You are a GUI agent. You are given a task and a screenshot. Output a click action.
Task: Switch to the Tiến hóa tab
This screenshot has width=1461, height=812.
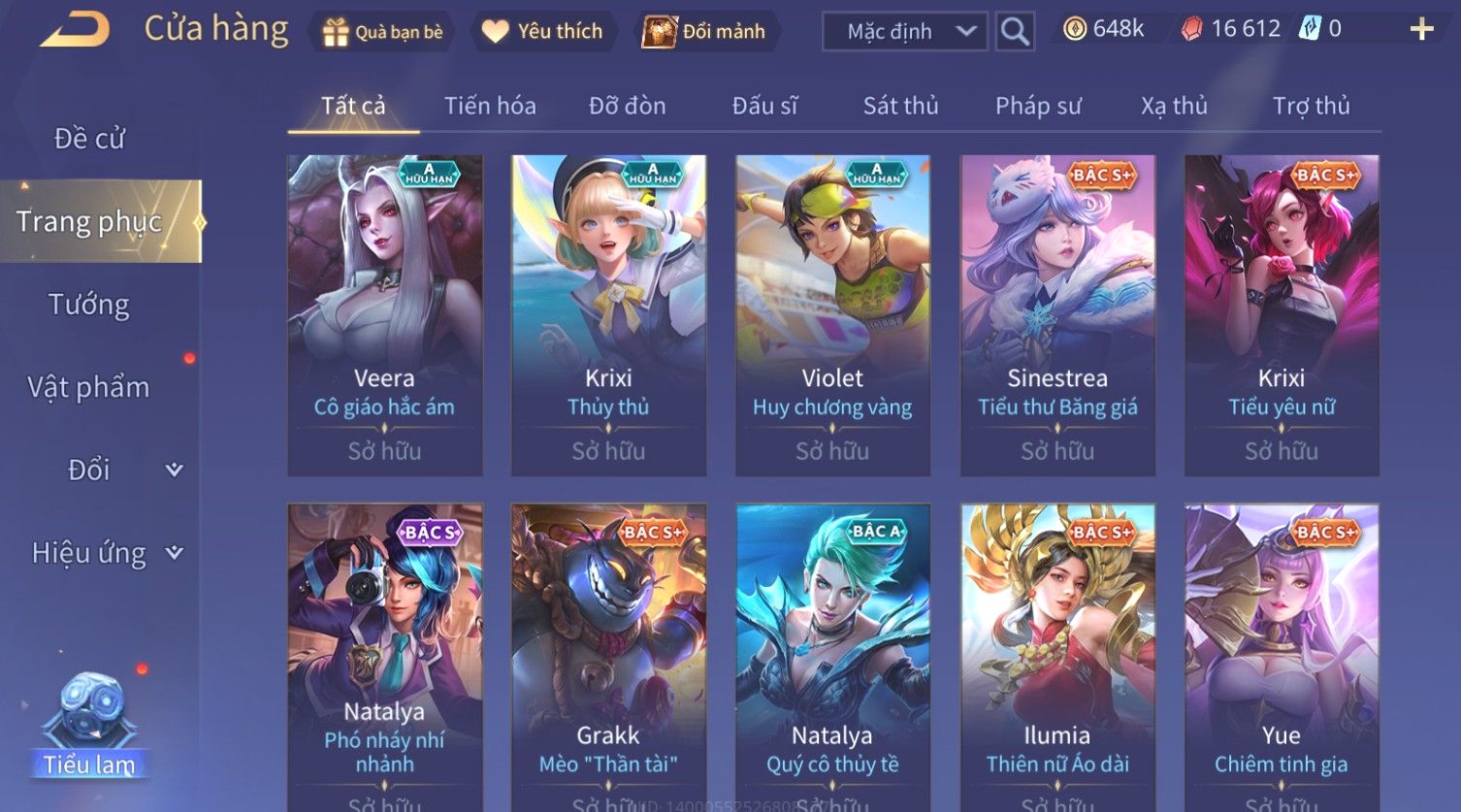[x=490, y=106]
